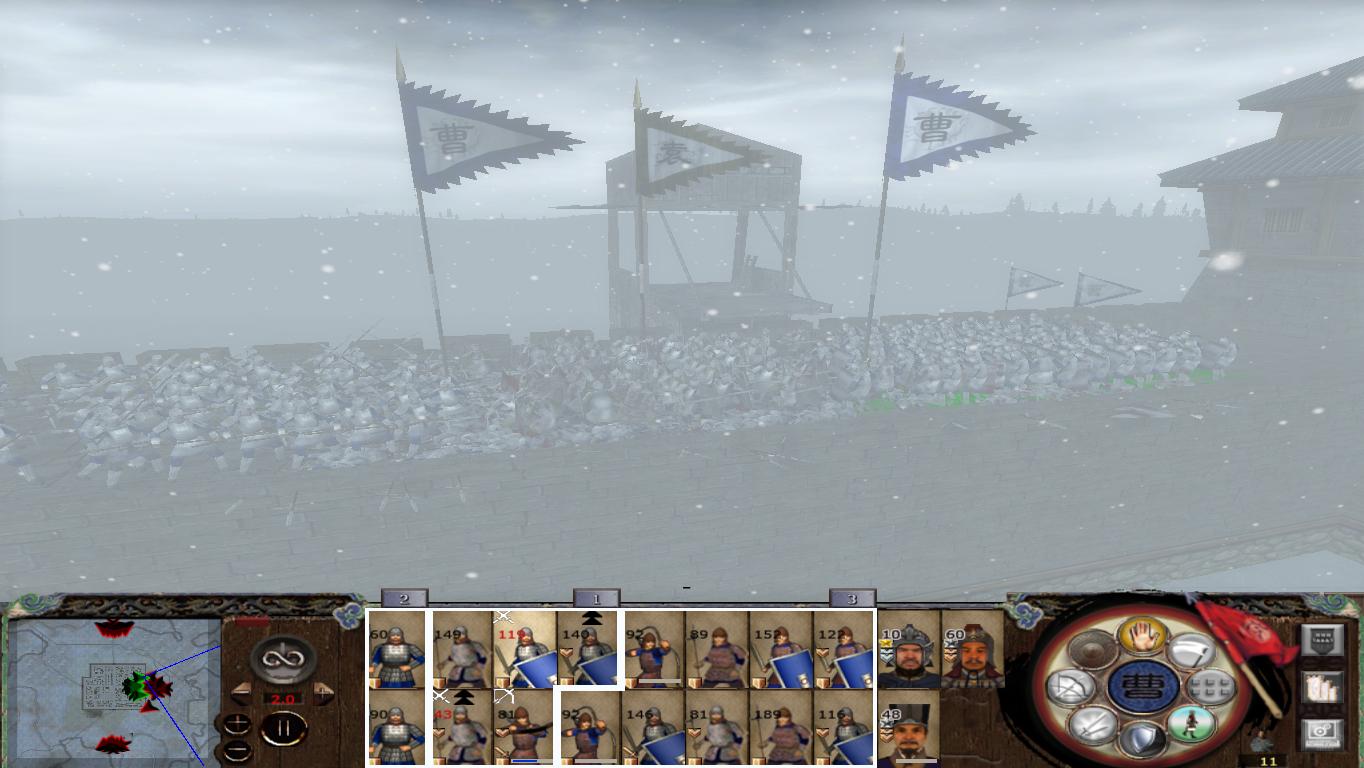Toggle run mode with the running soldier icon
The width and height of the screenshot is (1364, 768).
(x=1191, y=725)
